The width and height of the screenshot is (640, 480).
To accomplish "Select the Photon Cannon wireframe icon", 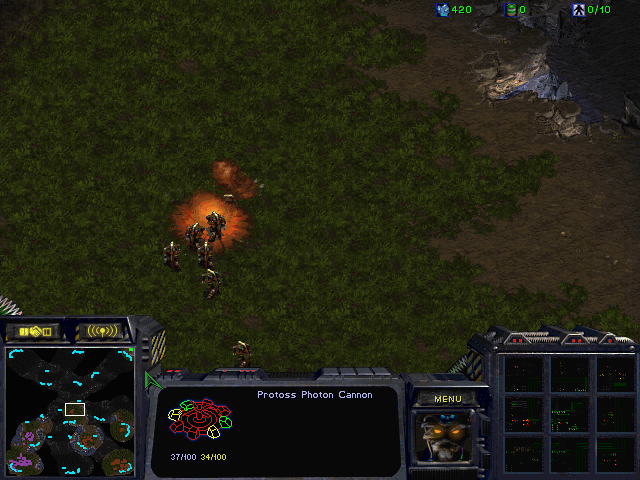I will [199, 421].
